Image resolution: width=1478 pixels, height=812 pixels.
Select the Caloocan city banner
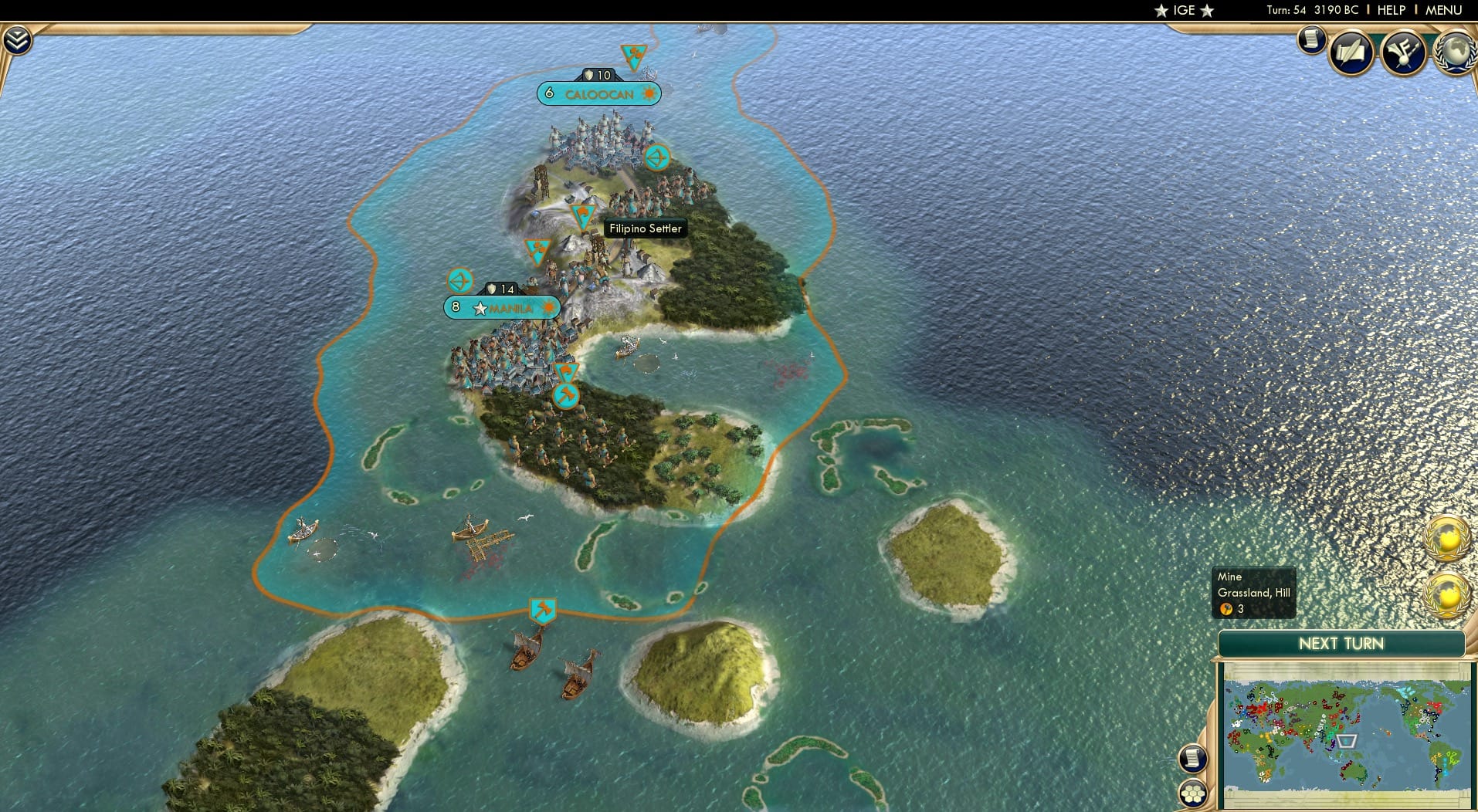click(x=598, y=93)
